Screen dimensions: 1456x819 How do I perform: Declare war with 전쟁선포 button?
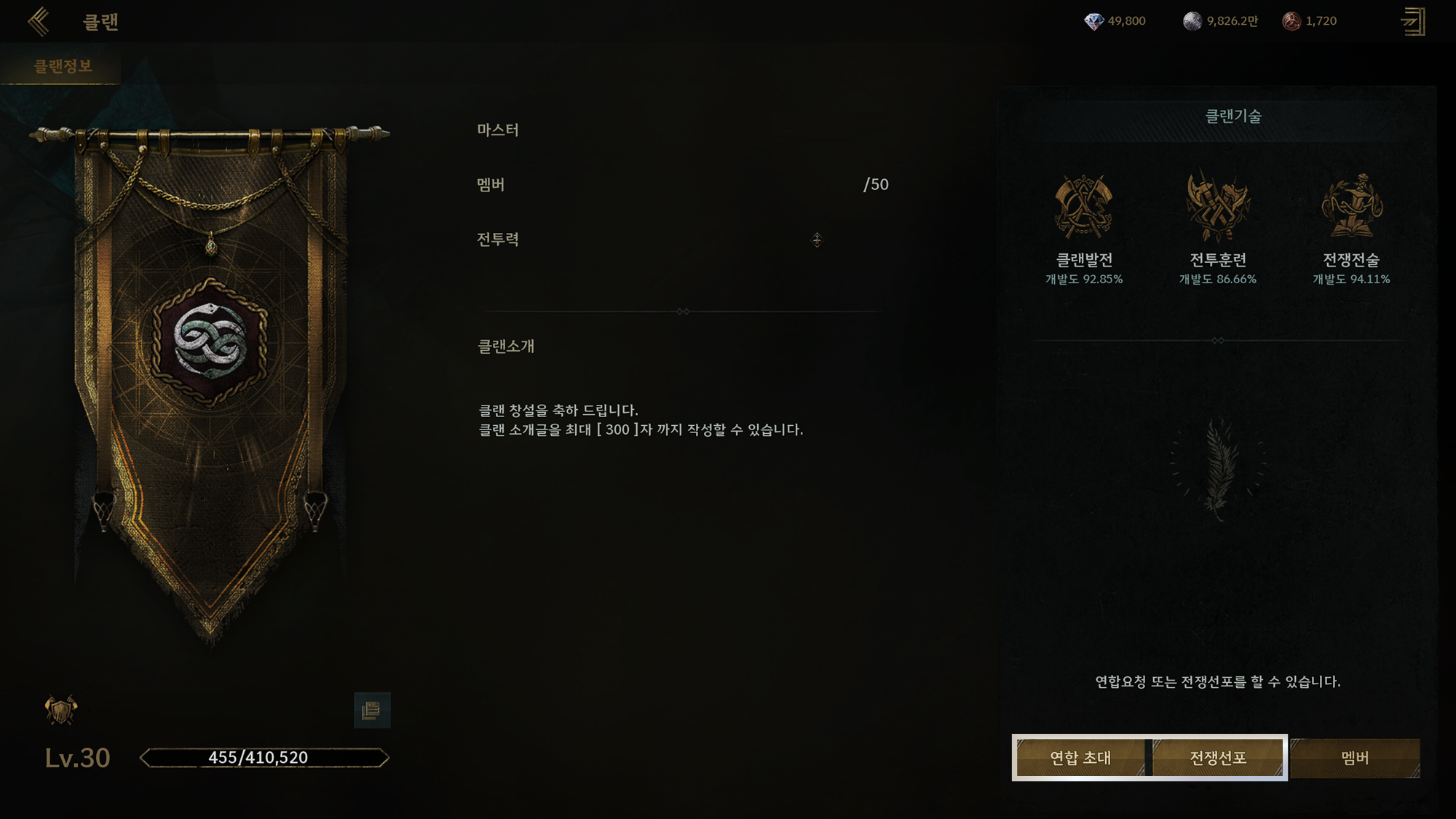[1218, 758]
